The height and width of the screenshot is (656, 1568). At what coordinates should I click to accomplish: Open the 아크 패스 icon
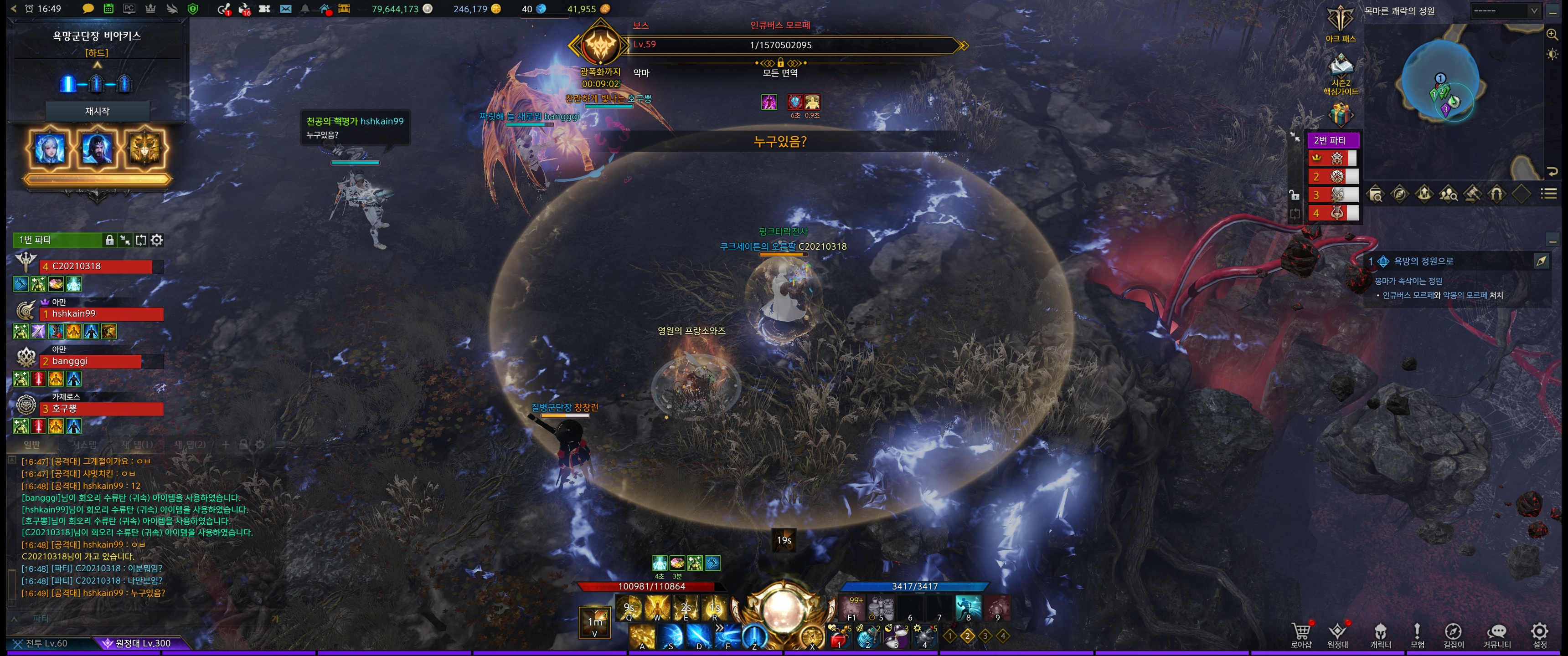(1341, 22)
